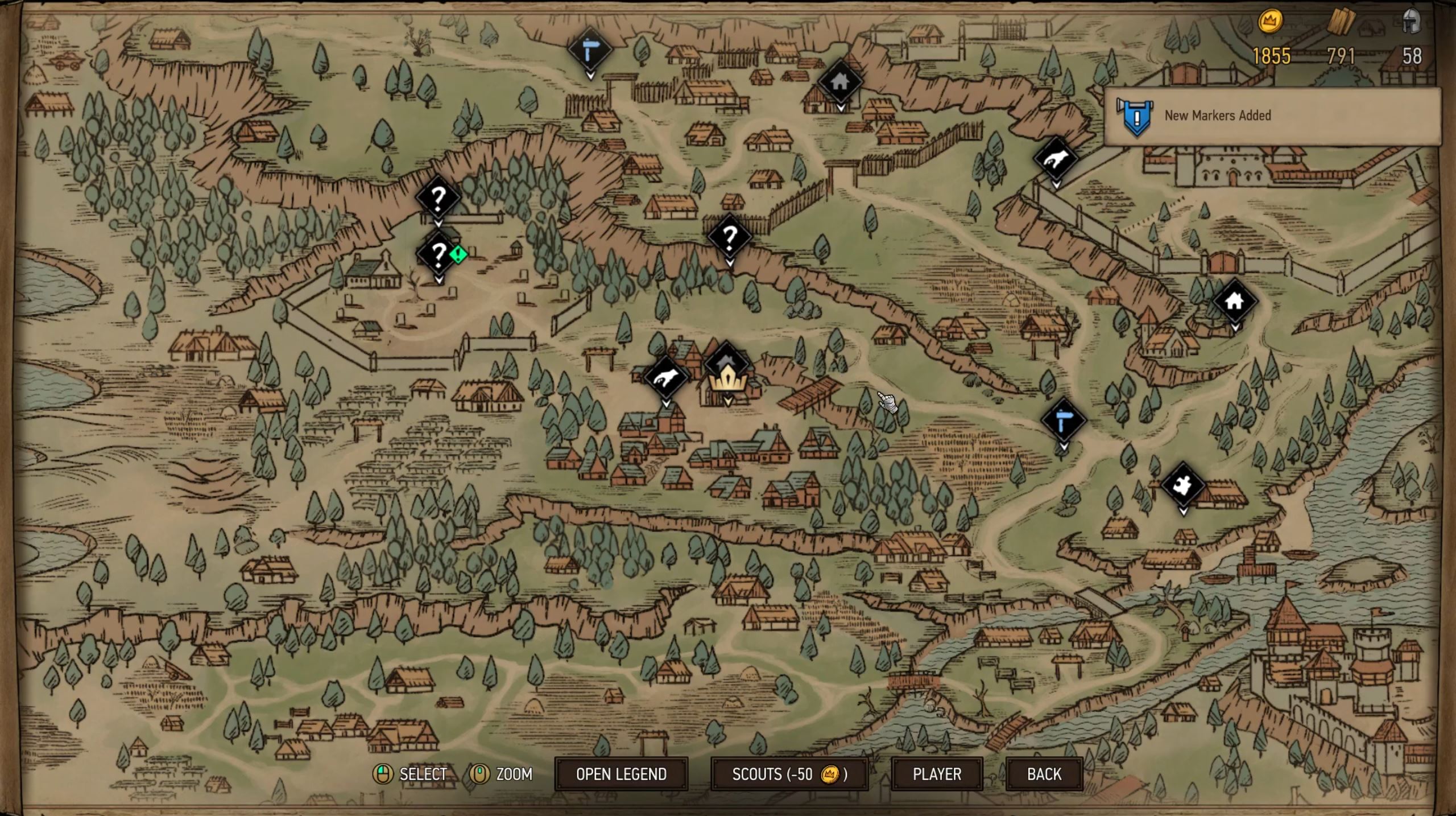
Task: Center the view with the PLAYER button
Action: tap(937, 774)
